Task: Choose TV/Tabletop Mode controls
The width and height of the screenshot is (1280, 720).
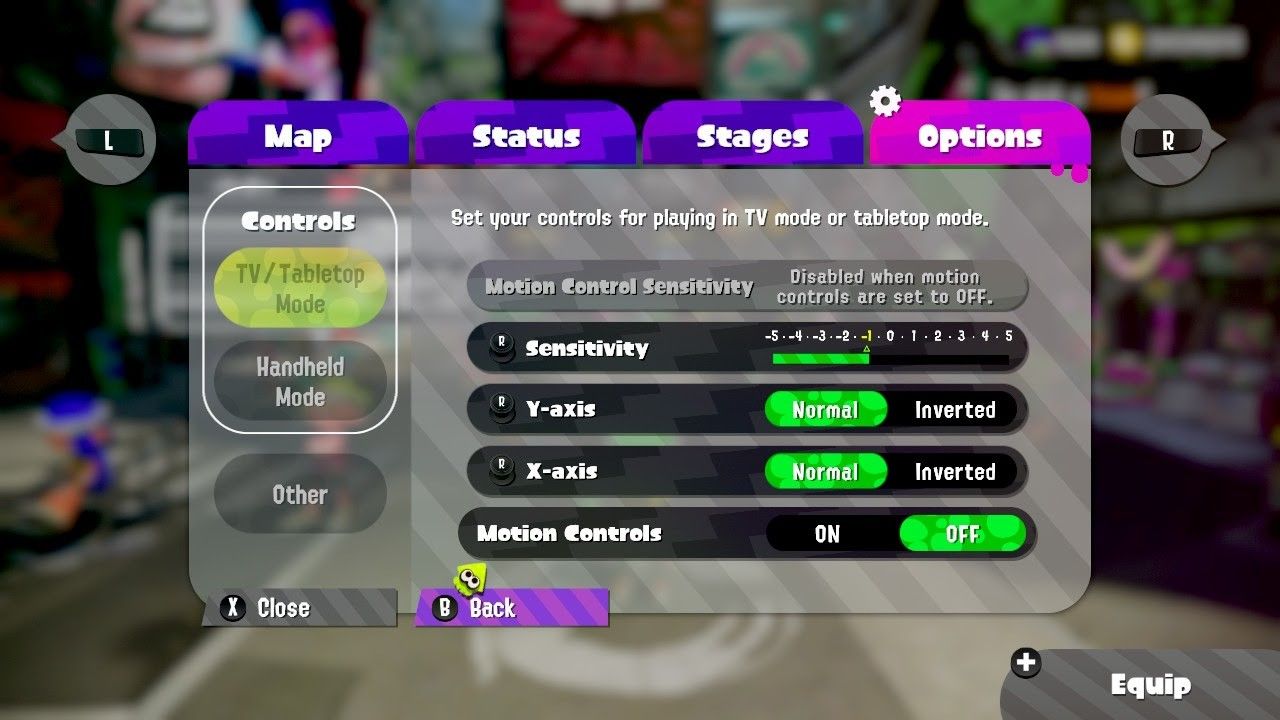Action: [300, 288]
